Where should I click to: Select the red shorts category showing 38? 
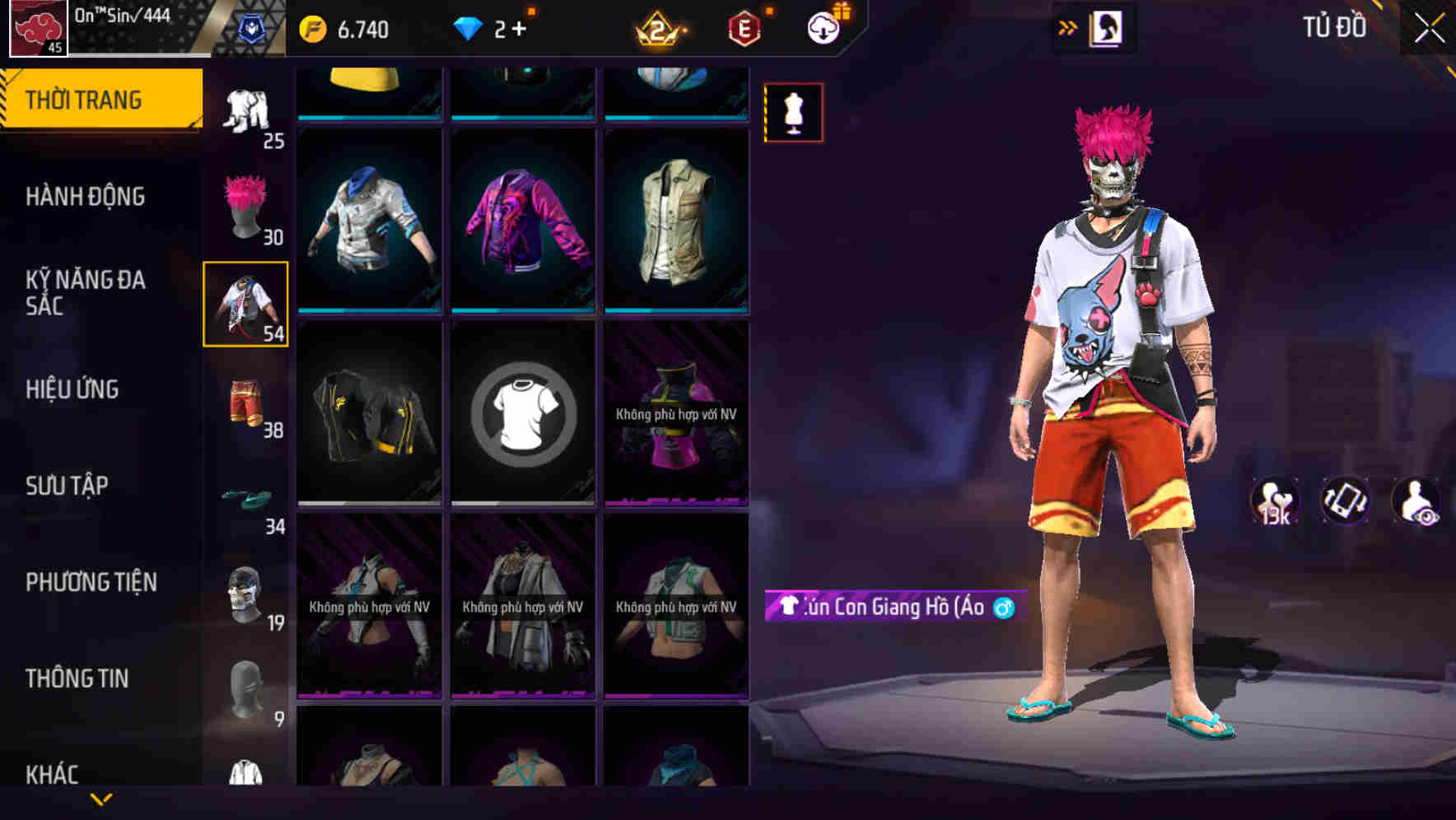point(245,402)
